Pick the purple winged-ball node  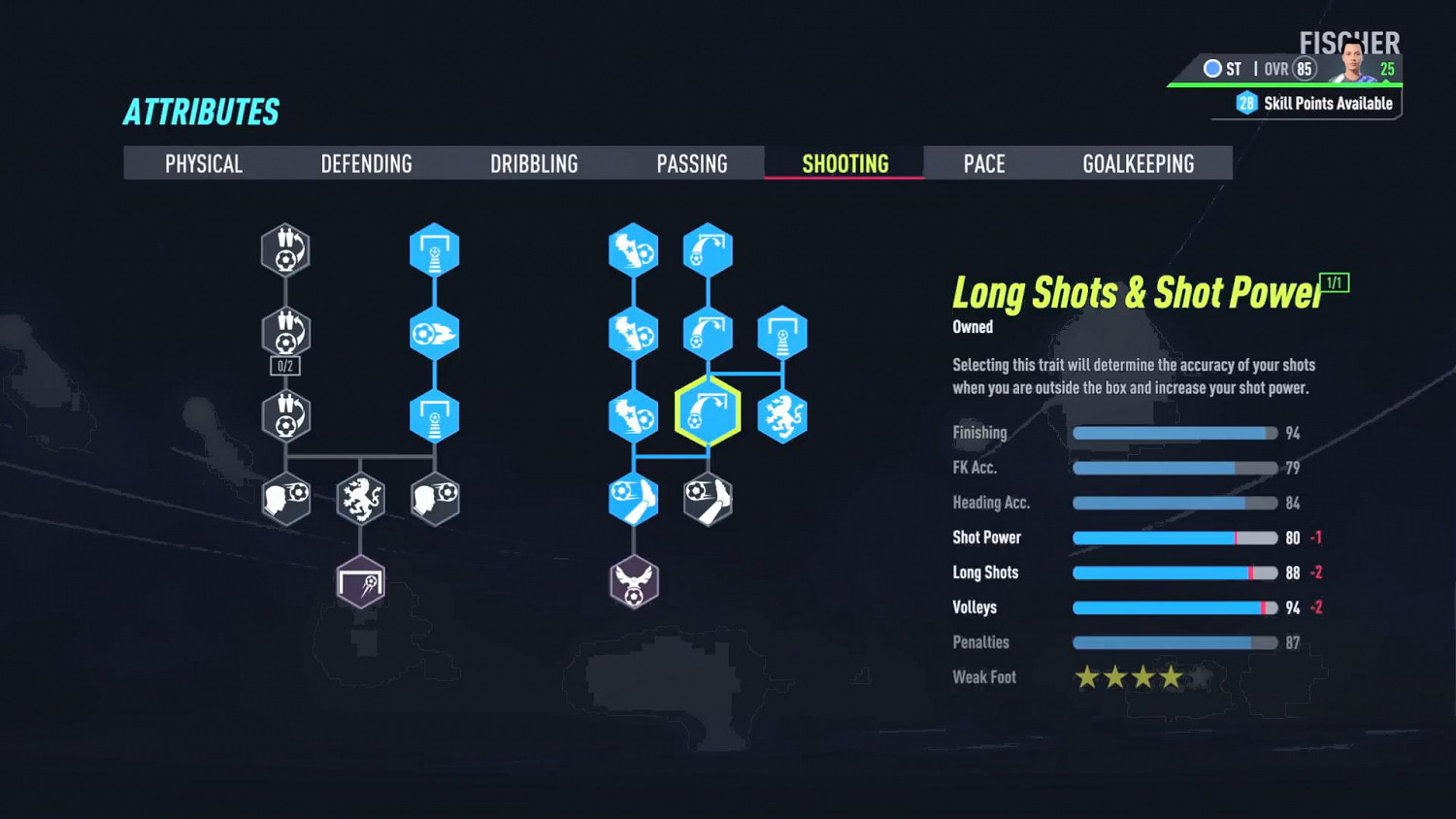634,582
